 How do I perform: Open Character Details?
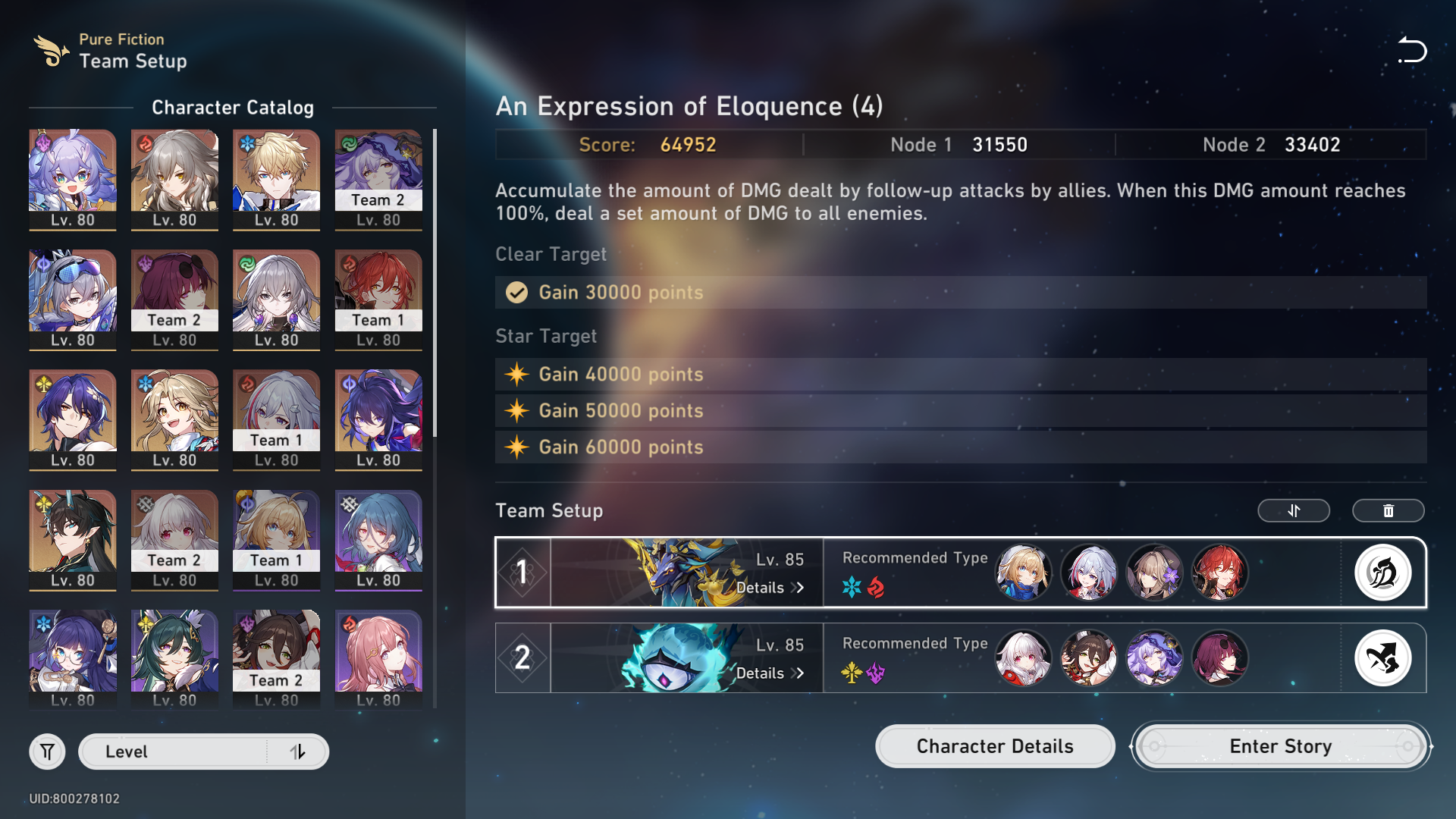pos(994,746)
